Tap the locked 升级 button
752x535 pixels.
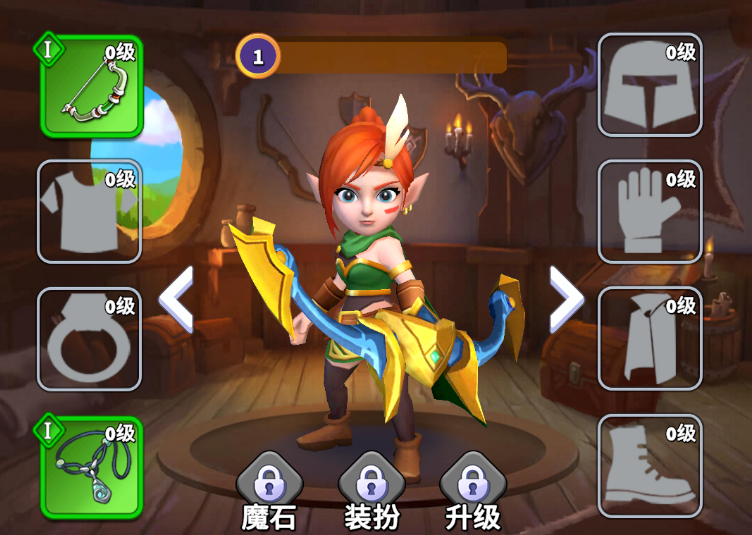(472, 491)
